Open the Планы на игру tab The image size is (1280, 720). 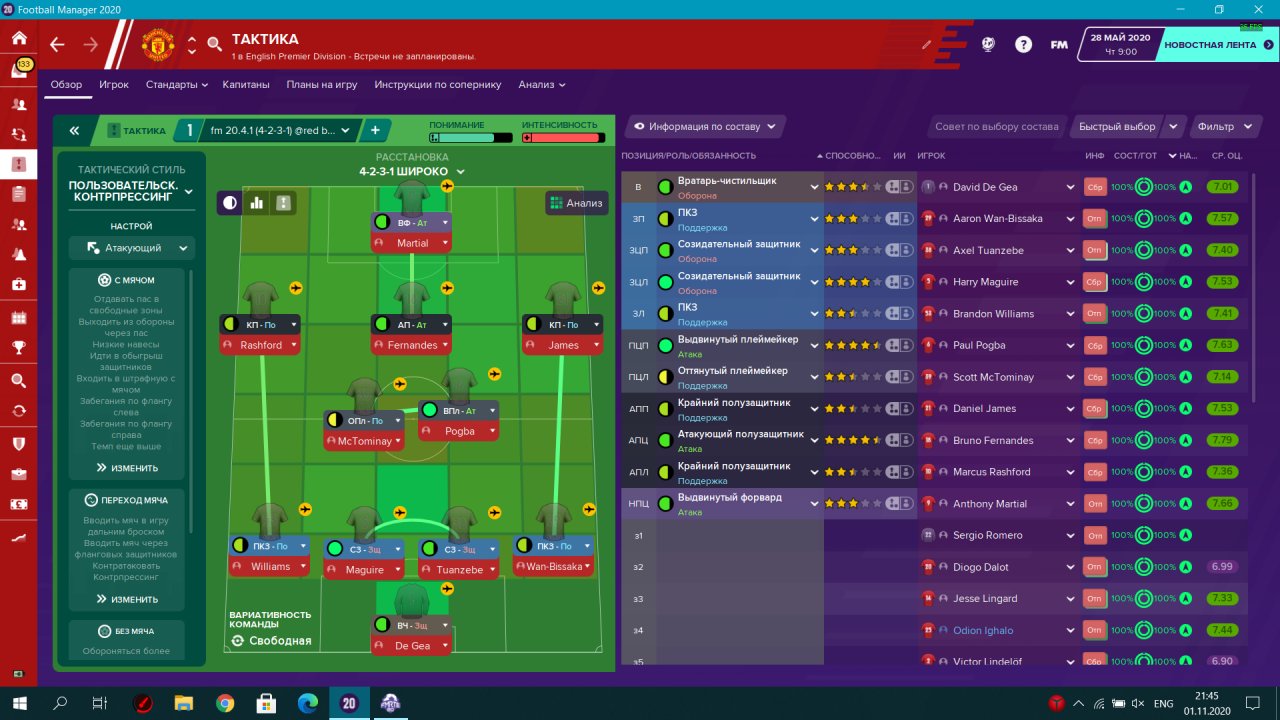[322, 85]
